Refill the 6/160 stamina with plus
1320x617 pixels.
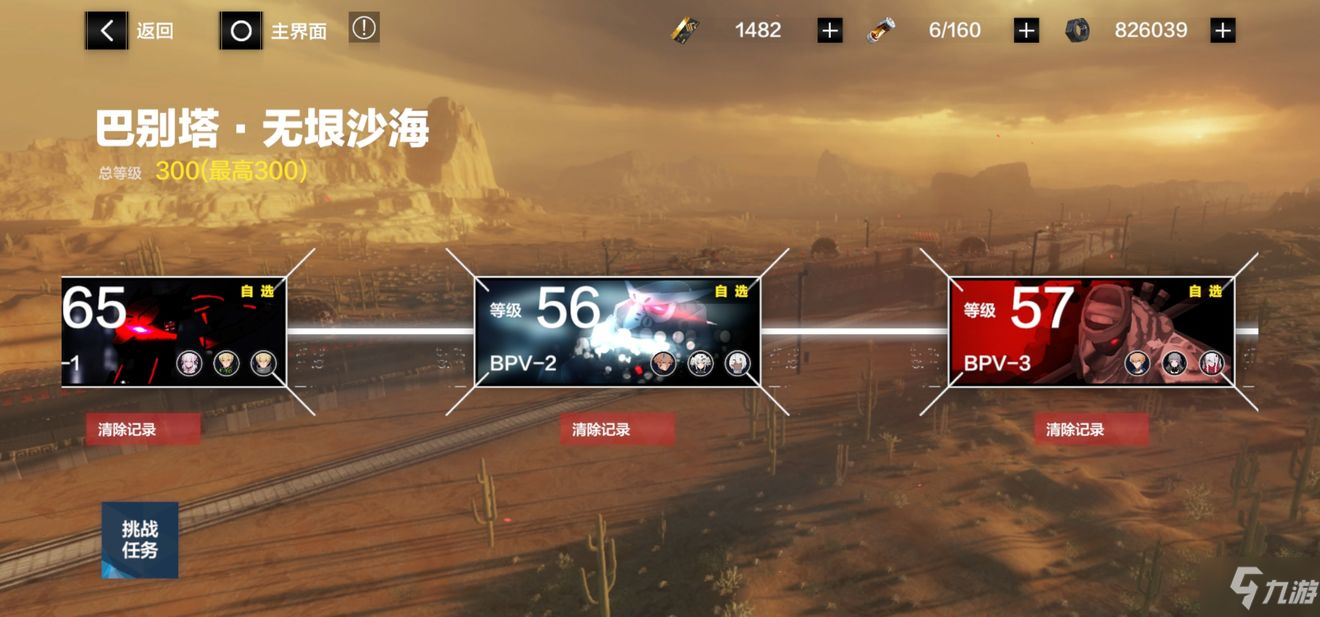1026,31
